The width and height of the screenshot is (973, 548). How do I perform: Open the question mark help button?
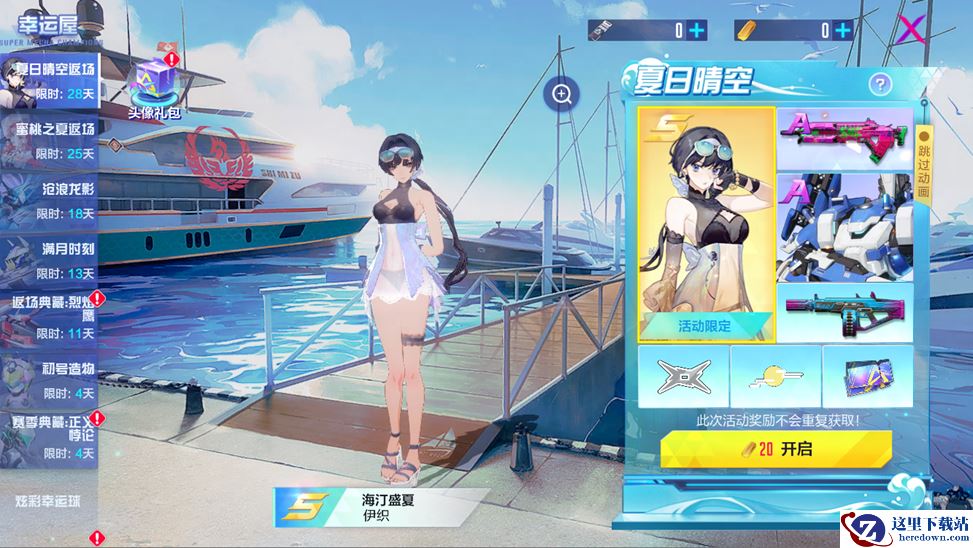pyautogui.click(x=880, y=85)
